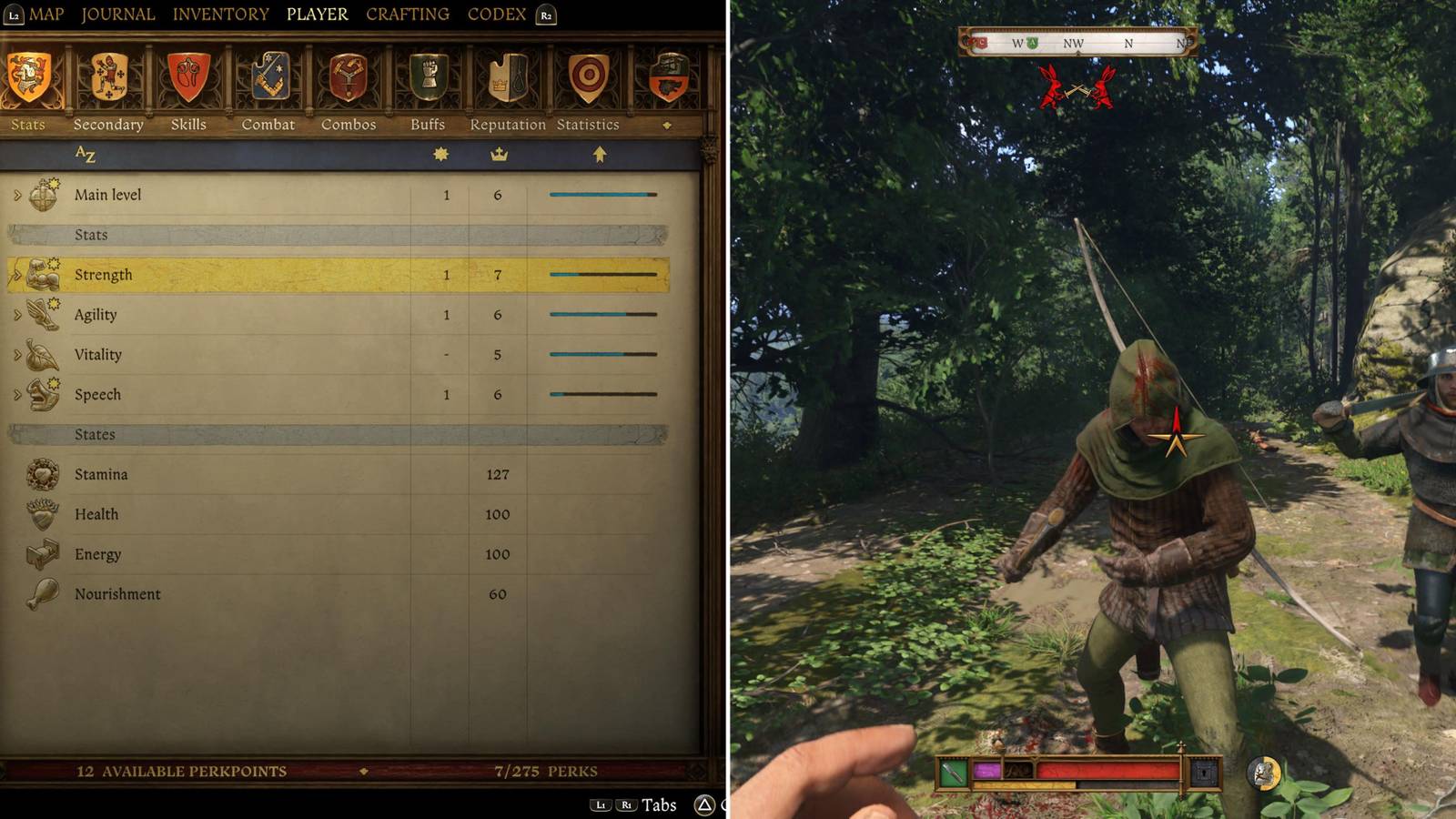
Task: Expand the Main level row
Action: click(x=16, y=194)
